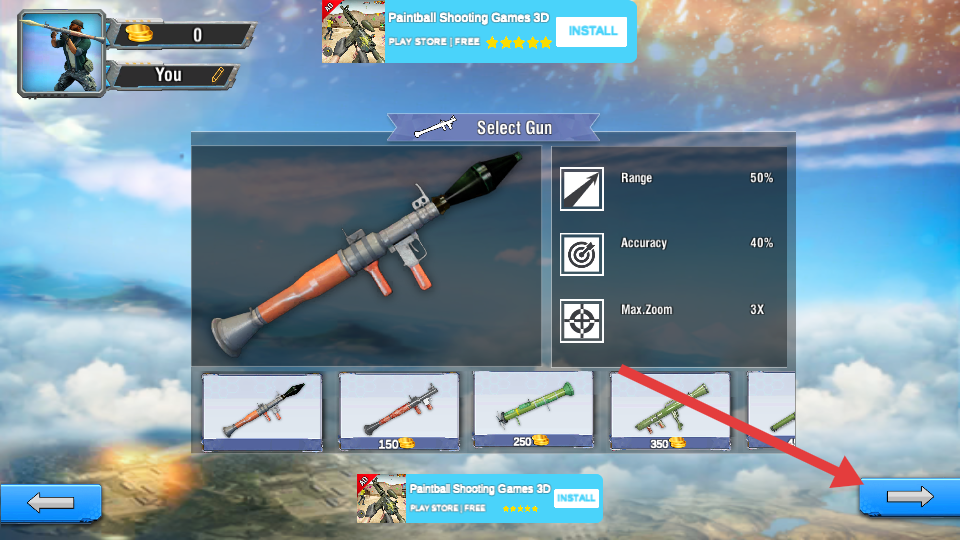Choose the 150-coin rocket launcher
The width and height of the screenshot is (960, 540).
399,411
